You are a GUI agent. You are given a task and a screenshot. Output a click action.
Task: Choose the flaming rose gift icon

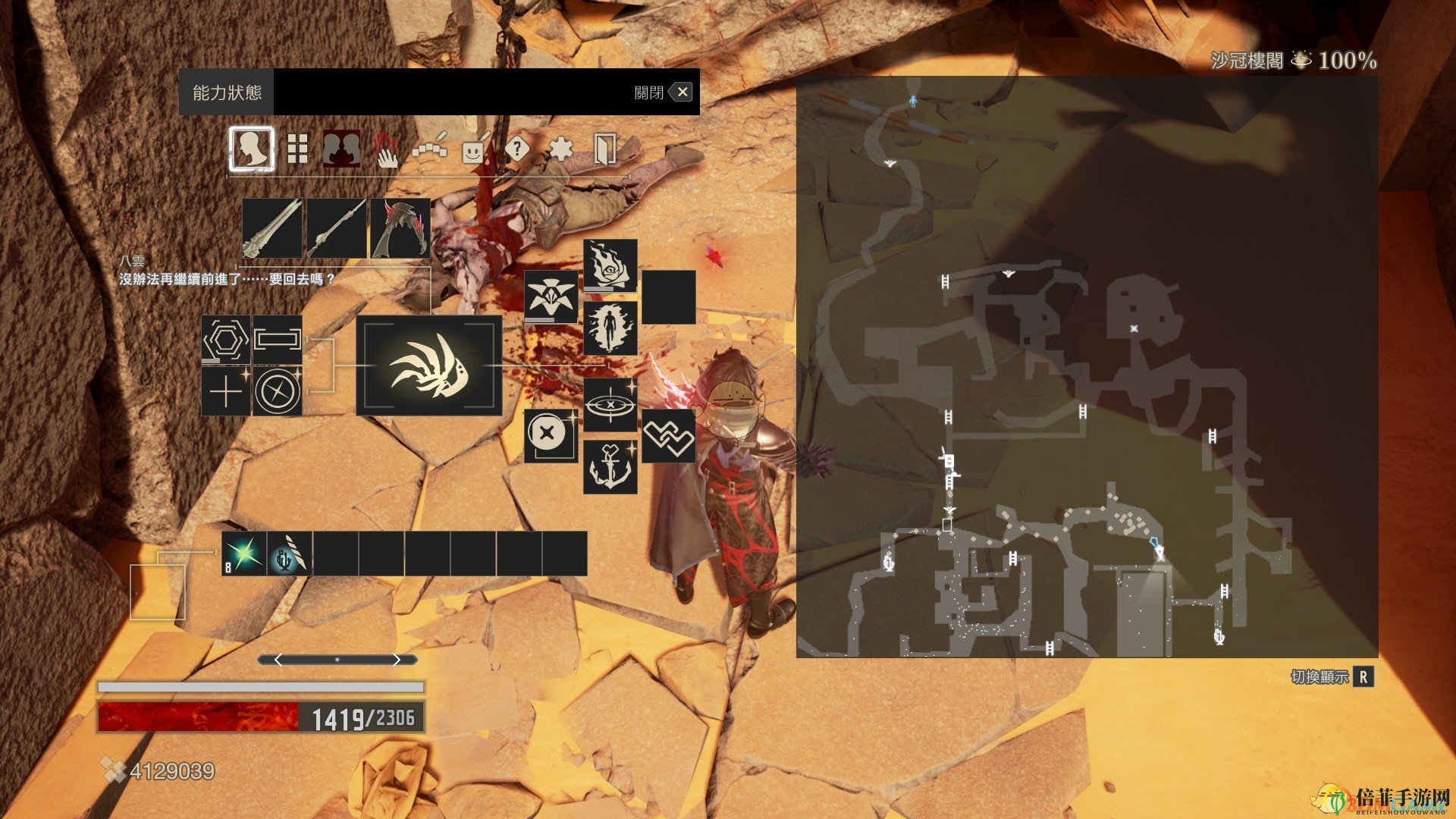click(x=610, y=265)
